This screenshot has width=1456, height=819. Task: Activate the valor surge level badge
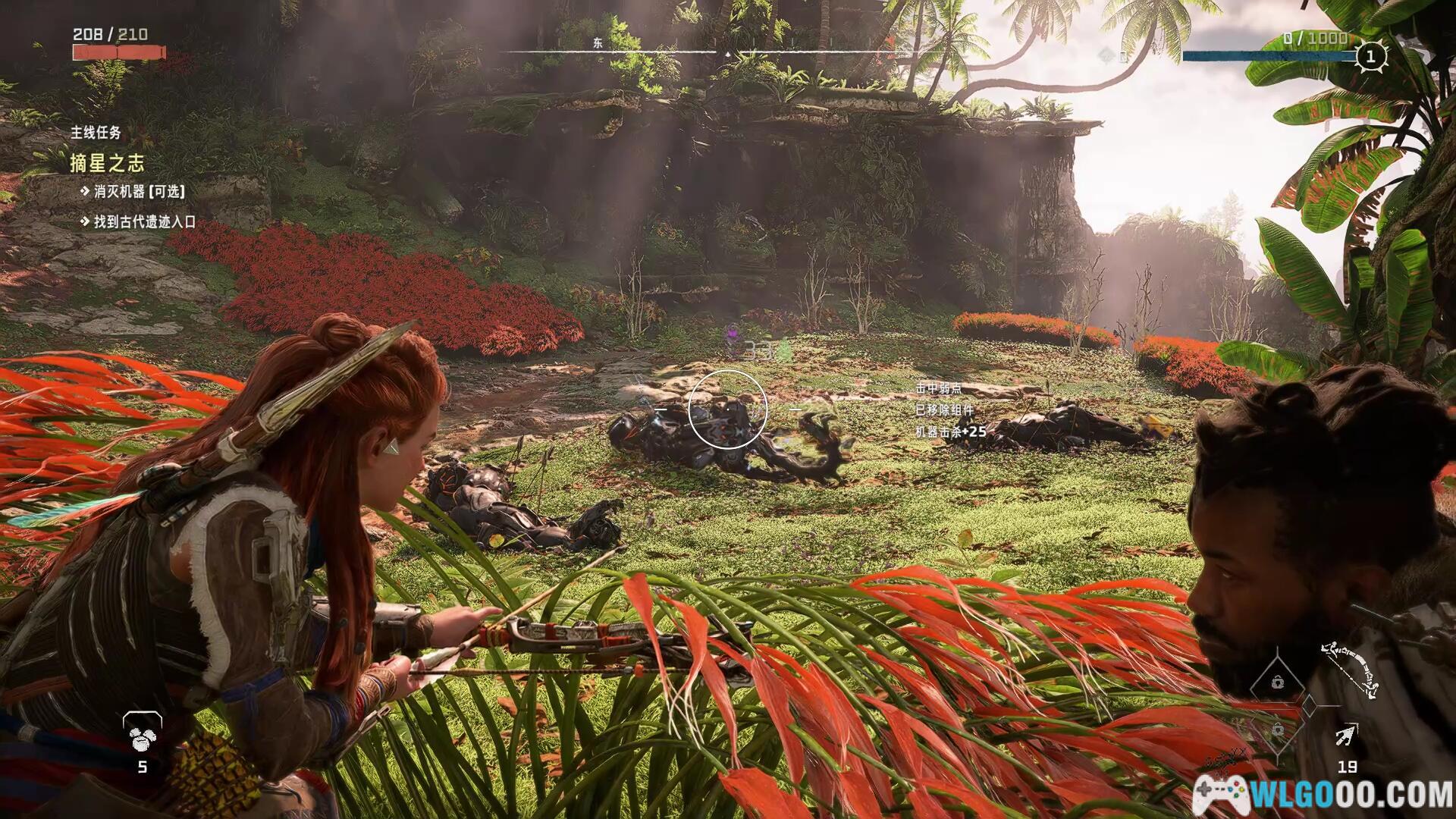pyautogui.click(x=1370, y=56)
